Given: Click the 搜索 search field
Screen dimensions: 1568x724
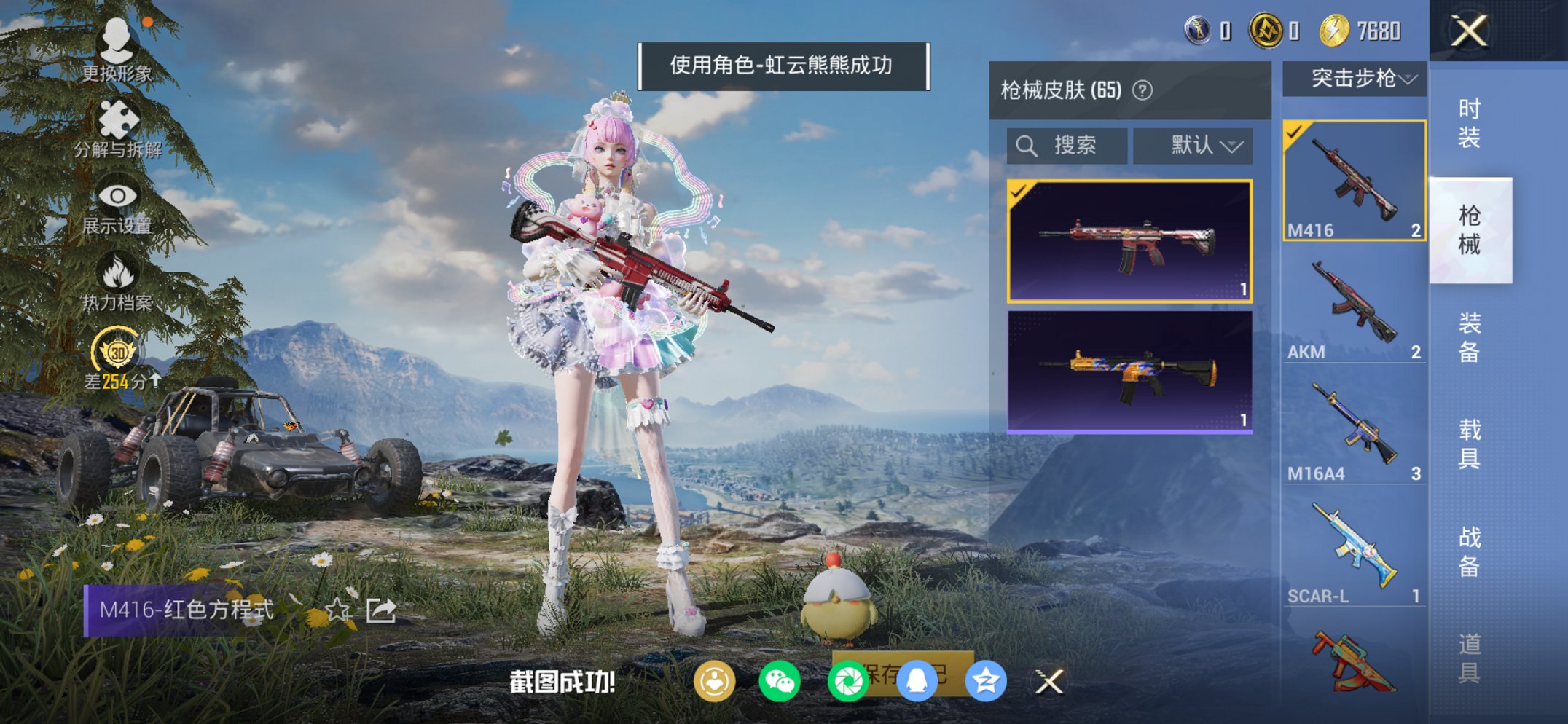Looking at the screenshot, I should [x=1066, y=144].
